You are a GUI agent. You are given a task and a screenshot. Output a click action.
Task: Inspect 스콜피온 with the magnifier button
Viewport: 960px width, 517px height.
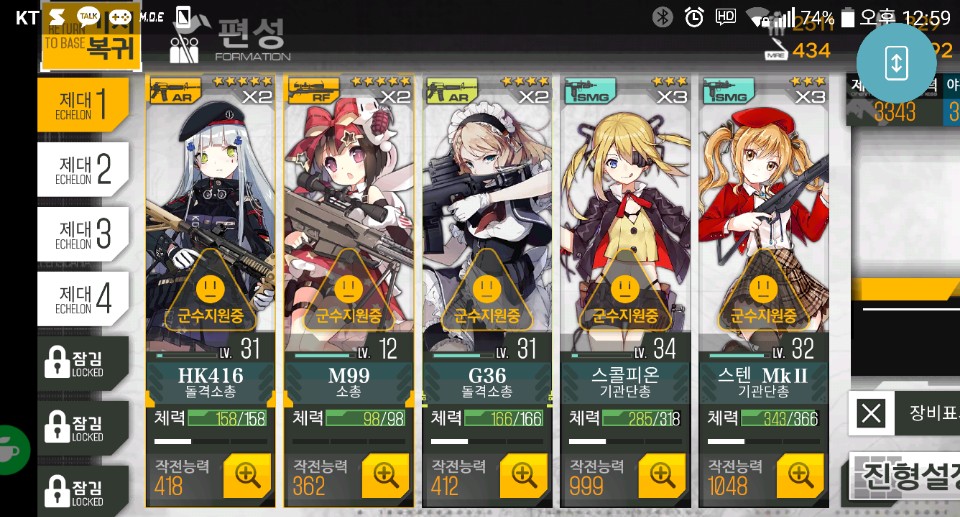662,475
